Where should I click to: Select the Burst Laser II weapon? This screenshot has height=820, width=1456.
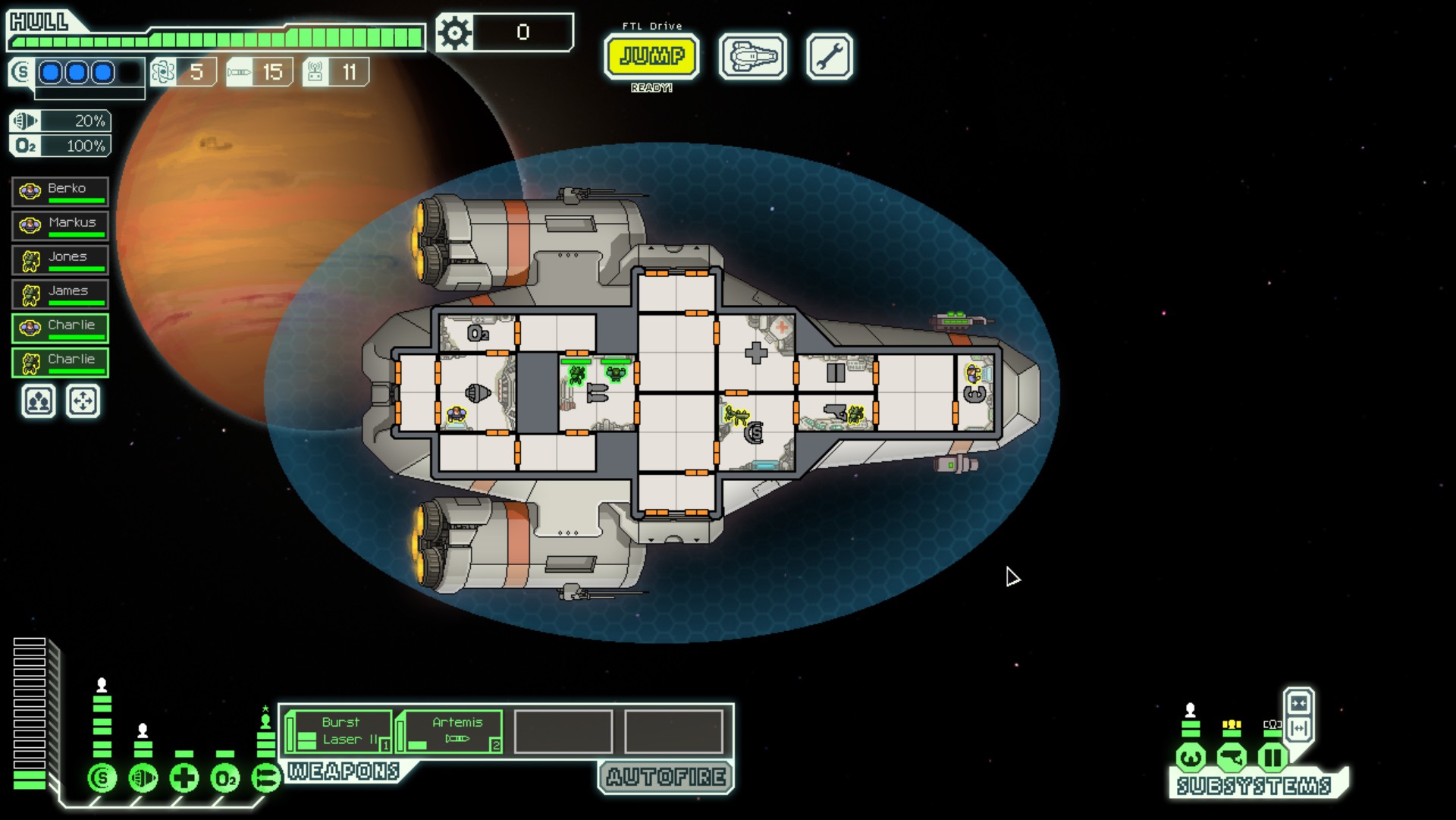coord(340,731)
